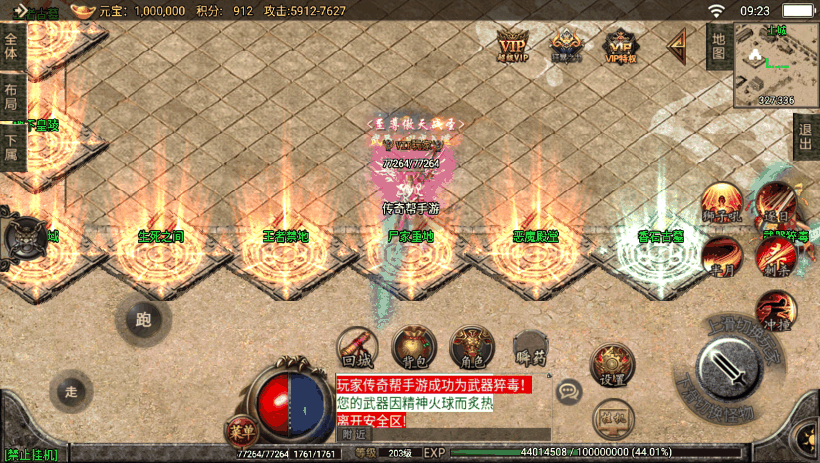
Task: Tap the 退出 exit button
Action: tap(806, 136)
